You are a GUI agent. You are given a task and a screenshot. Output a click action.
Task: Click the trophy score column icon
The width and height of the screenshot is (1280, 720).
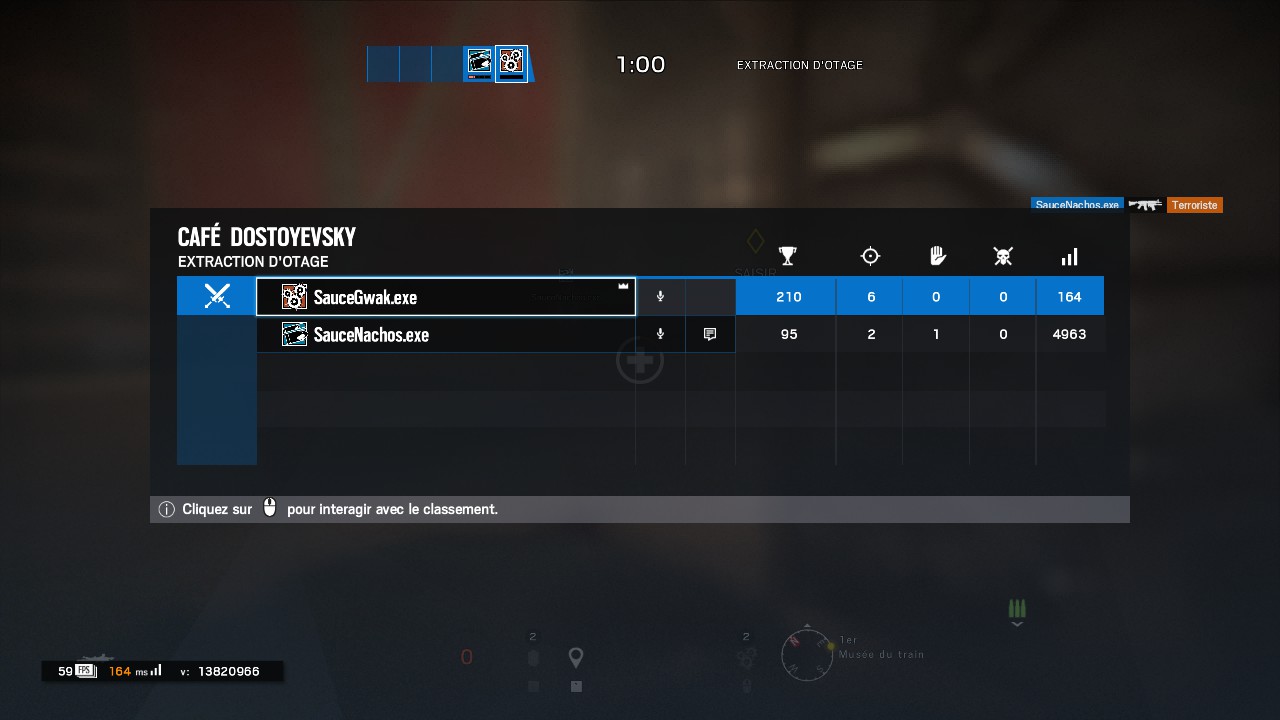(787, 256)
